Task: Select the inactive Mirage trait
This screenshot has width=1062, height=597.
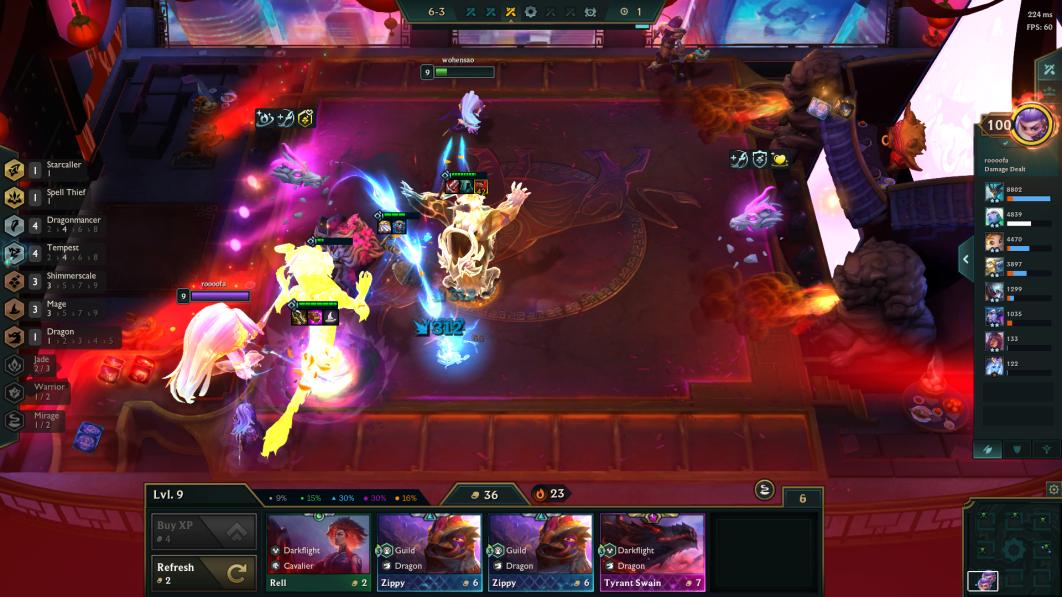Action: pos(16,421)
